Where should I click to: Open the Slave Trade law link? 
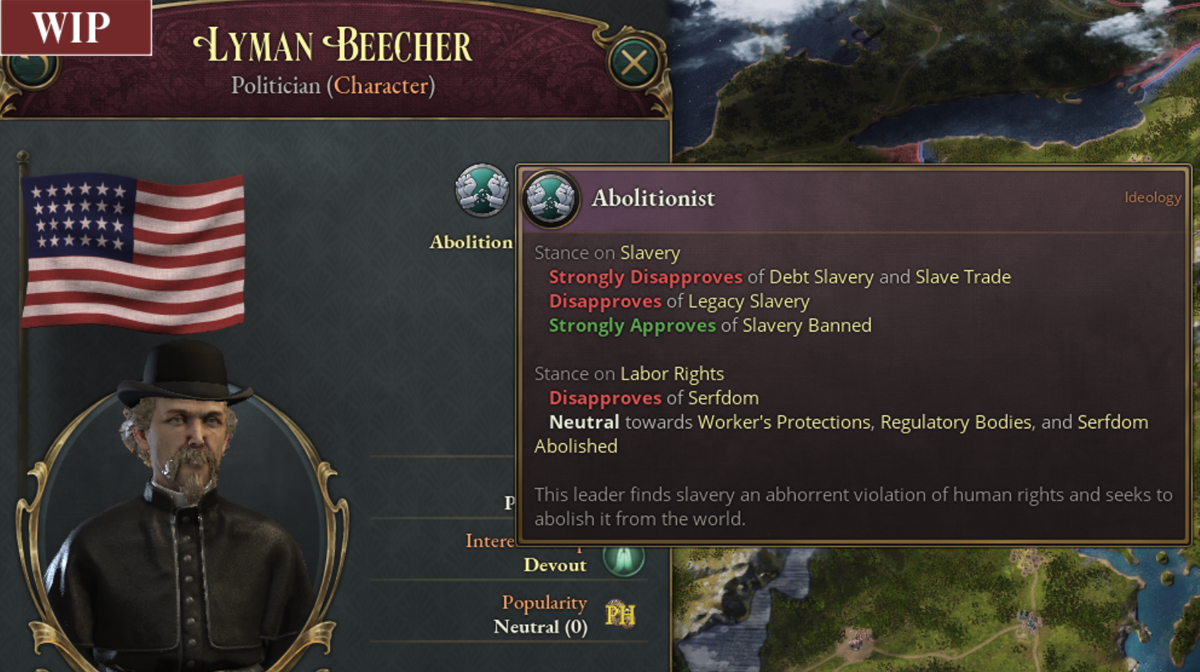pos(963,277)
